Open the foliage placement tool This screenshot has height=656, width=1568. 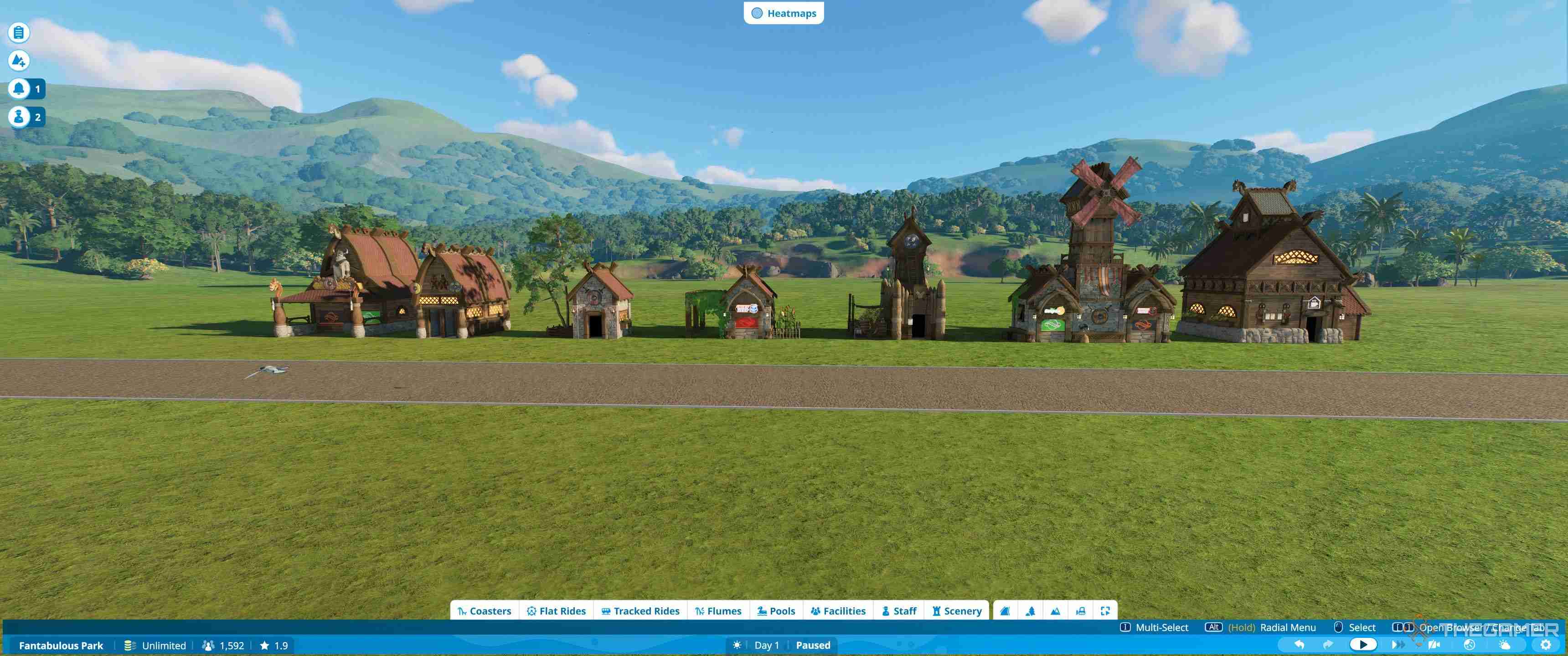click(1031, 611)
